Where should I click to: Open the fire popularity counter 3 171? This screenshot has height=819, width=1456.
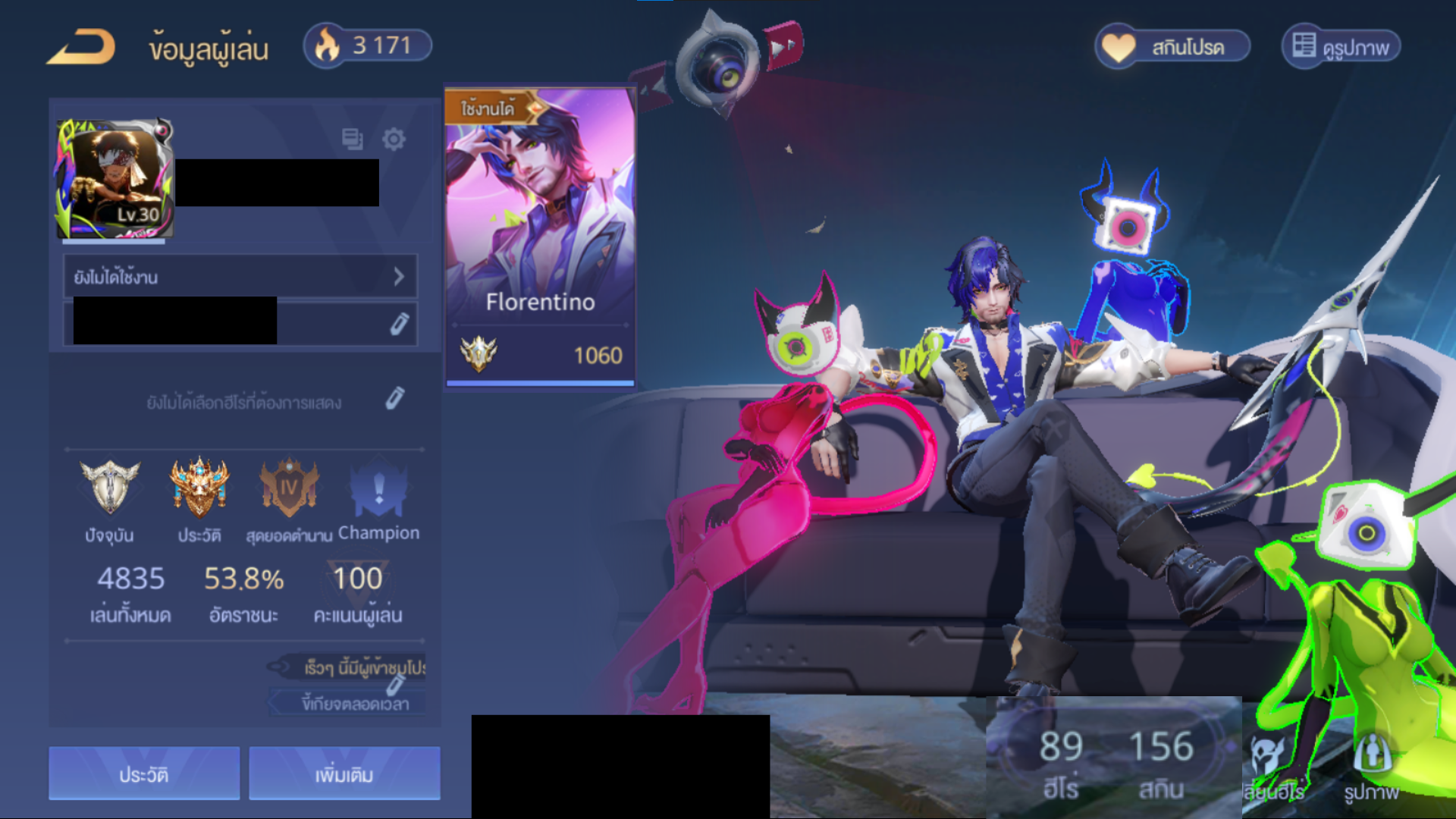369,45
